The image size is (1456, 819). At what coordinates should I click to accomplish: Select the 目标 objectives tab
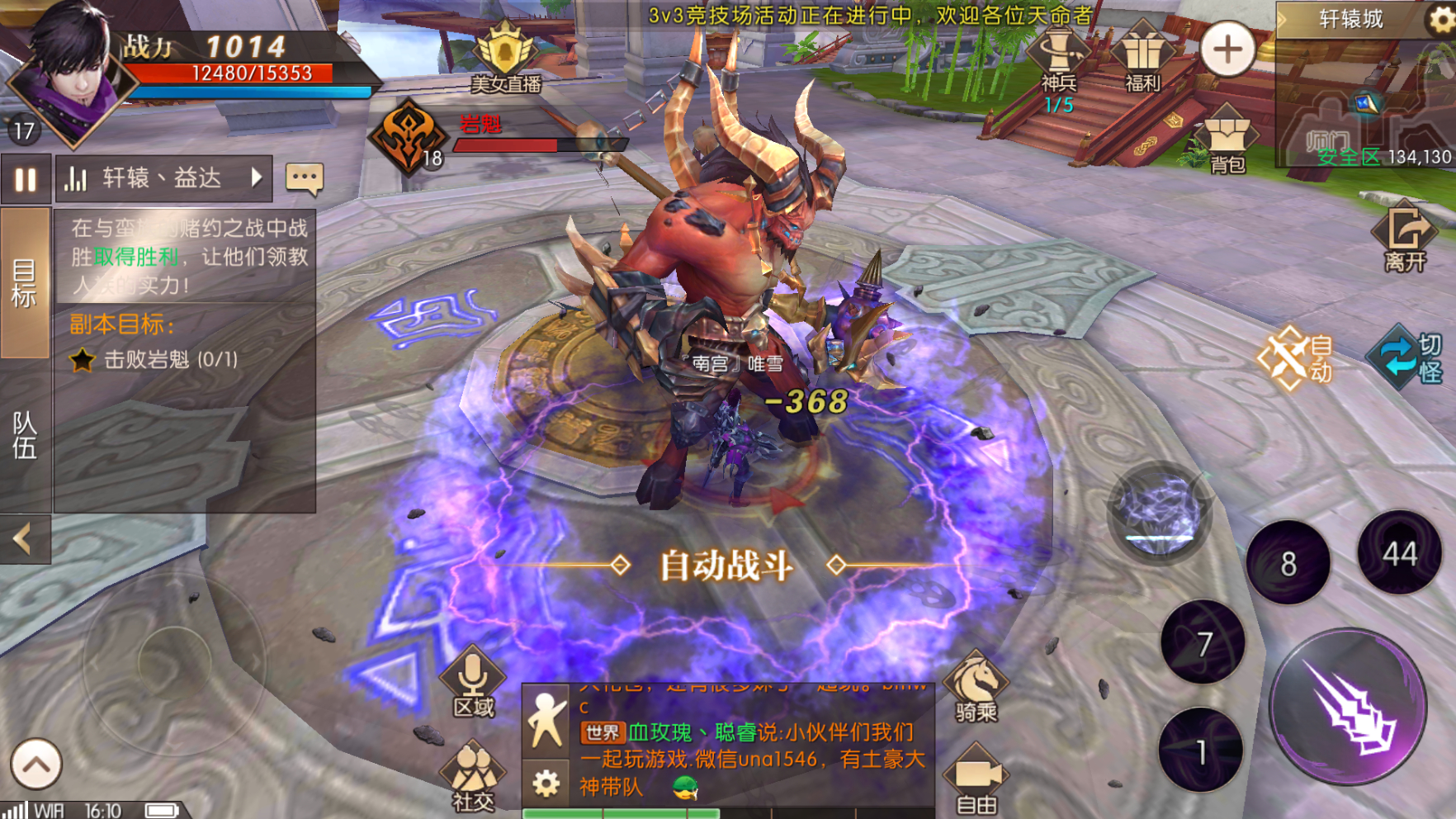point(25,282)
